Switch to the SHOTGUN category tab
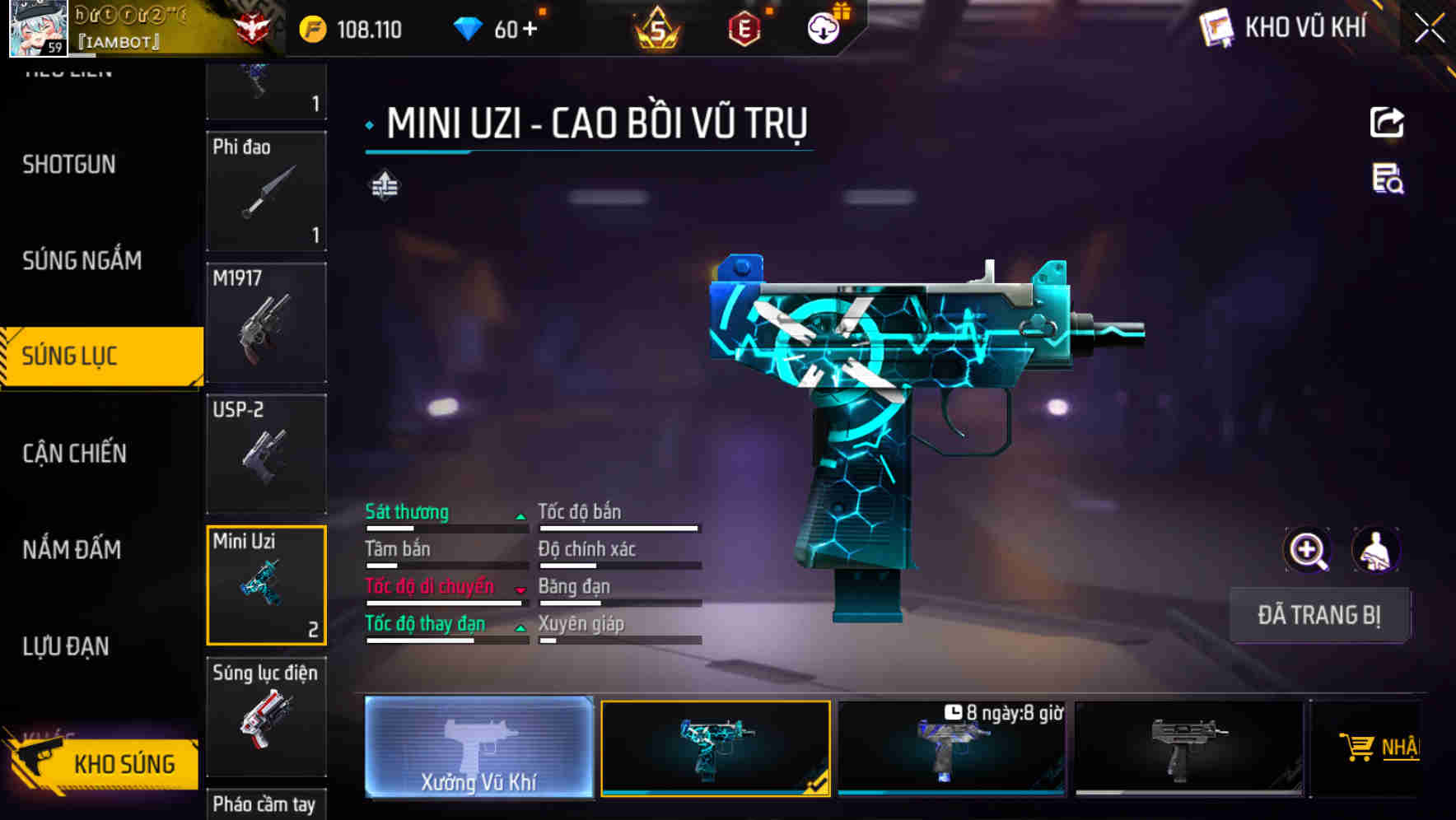Image resolution: width=1456 pixels, height=820 pixels. point(68,164)
